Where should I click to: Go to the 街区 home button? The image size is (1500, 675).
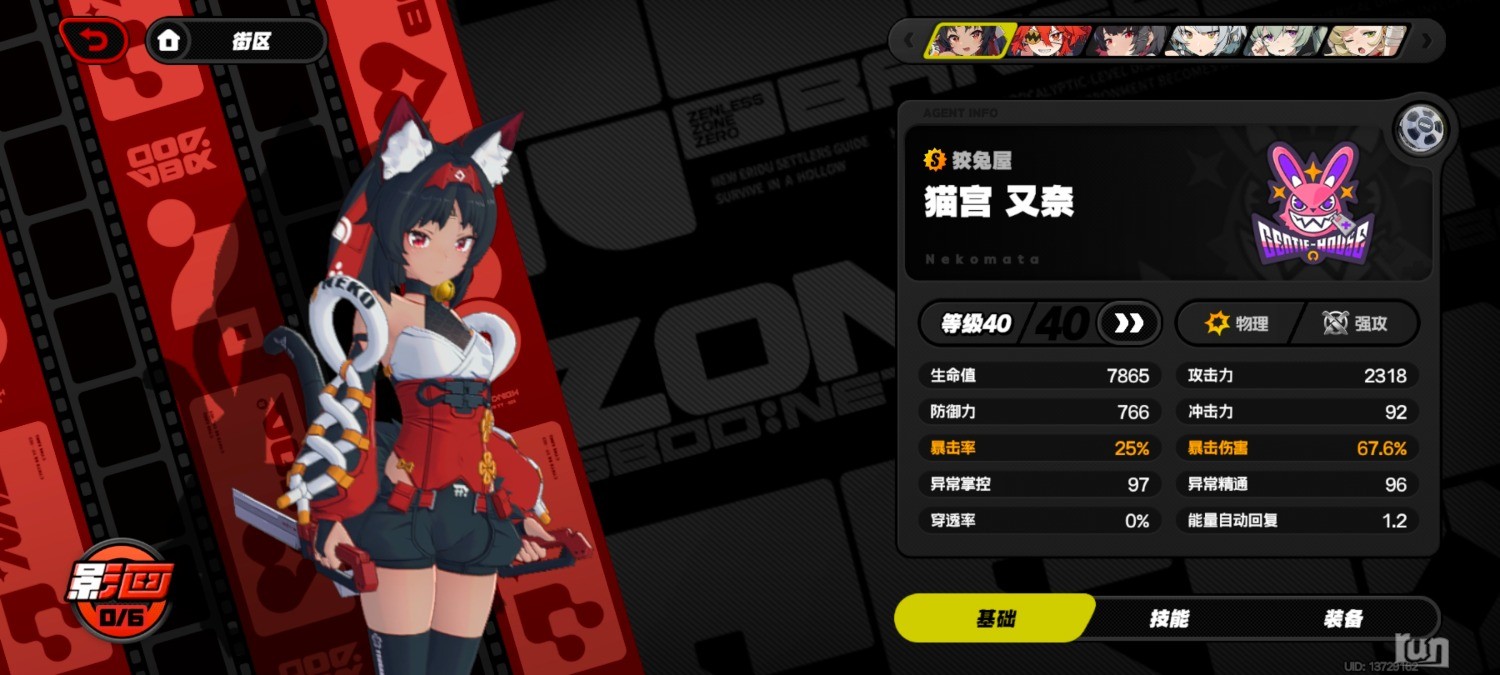pyautogui.click(x=237, y=41)
